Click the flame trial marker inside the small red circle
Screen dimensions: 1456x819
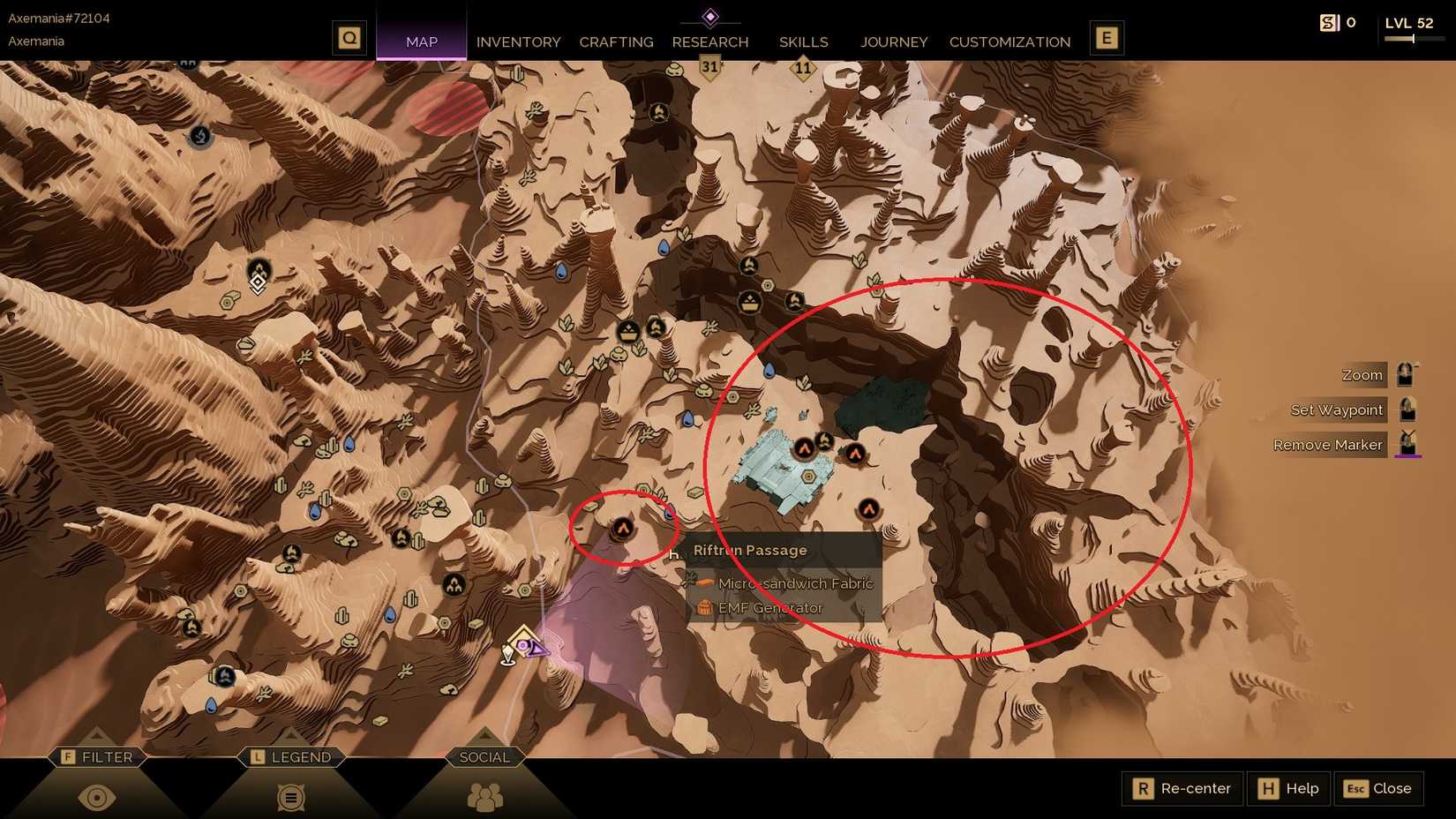(623, 527)
